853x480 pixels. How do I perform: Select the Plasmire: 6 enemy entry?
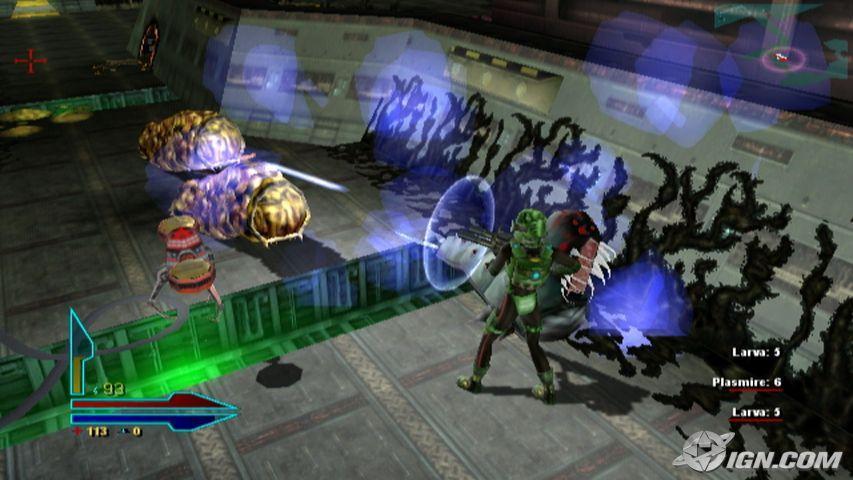(x=747, y=383)
